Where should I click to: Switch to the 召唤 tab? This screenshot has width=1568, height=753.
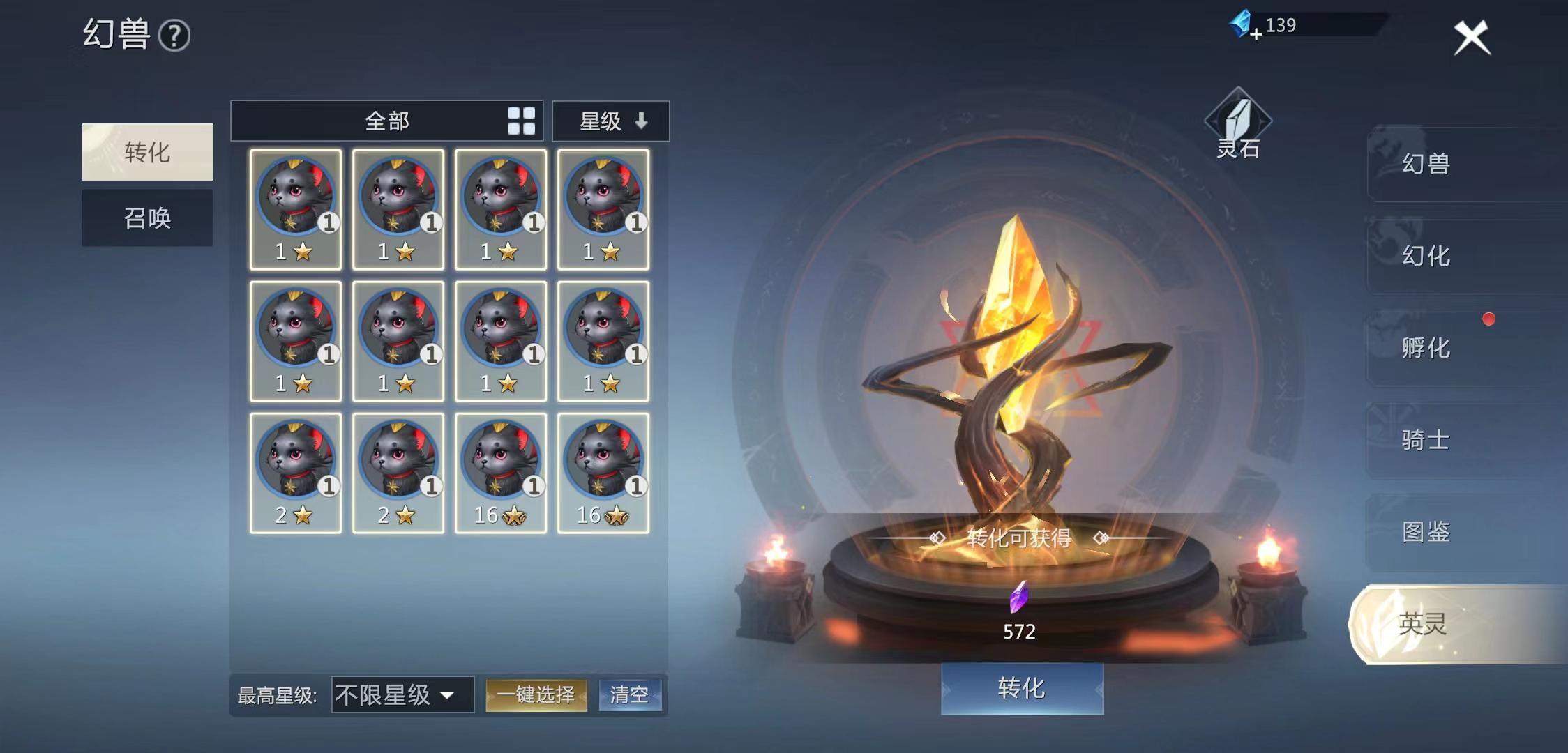(147, 218)
